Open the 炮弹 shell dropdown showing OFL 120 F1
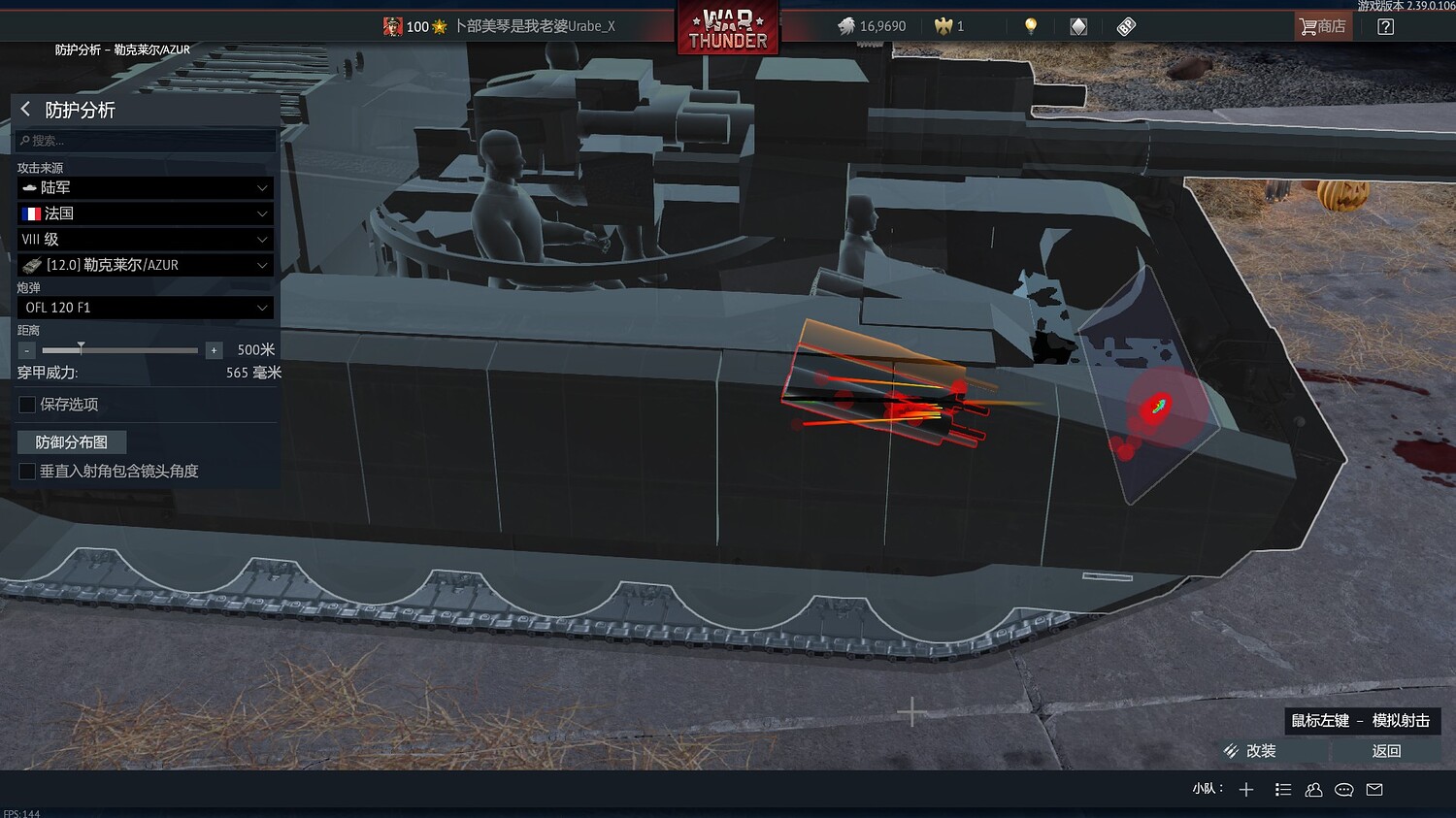 click(x=144, y=307)
